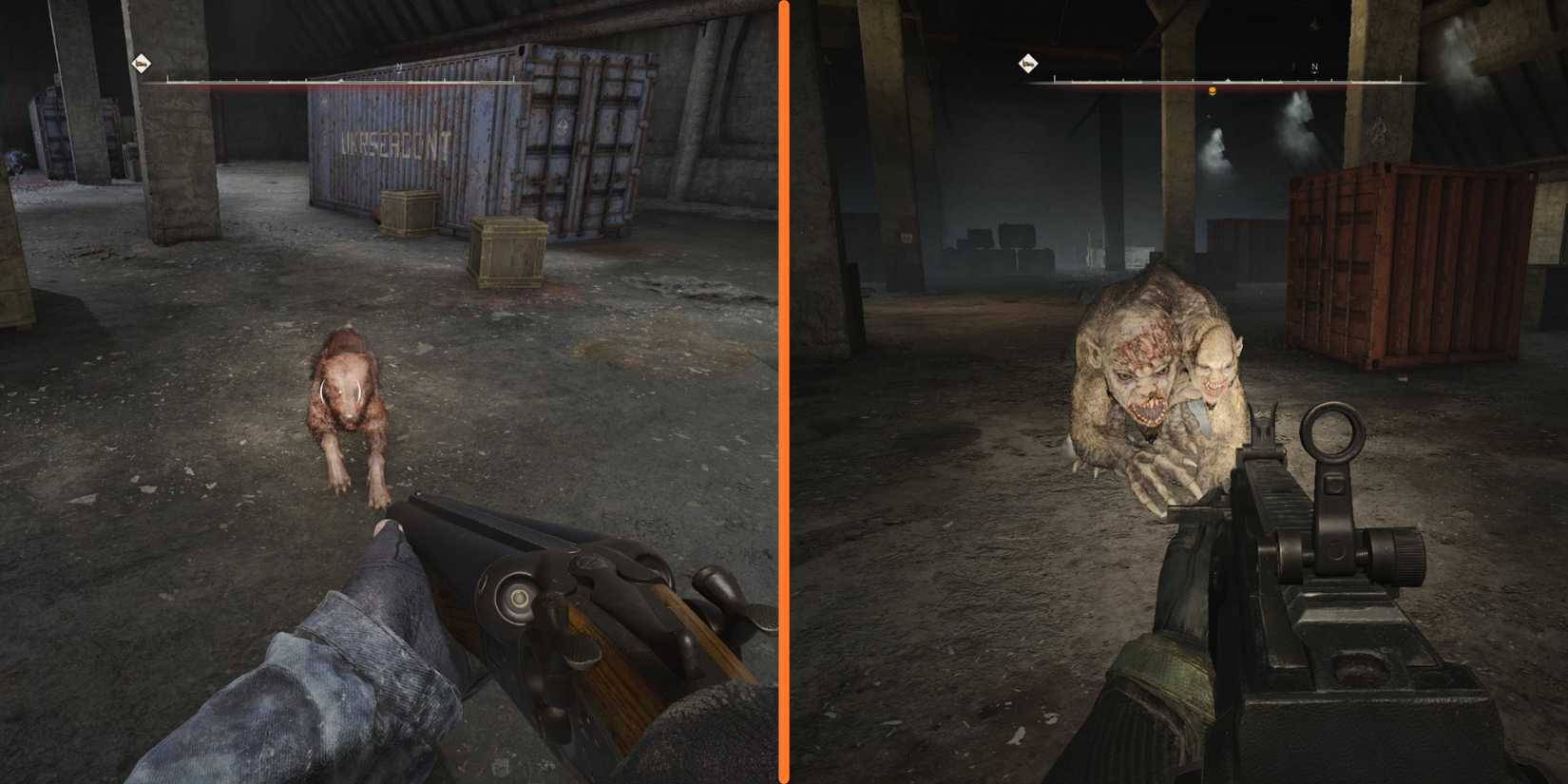Click the mutant threat indicator diamond icon (right screen)

(x=1029, y=63)
